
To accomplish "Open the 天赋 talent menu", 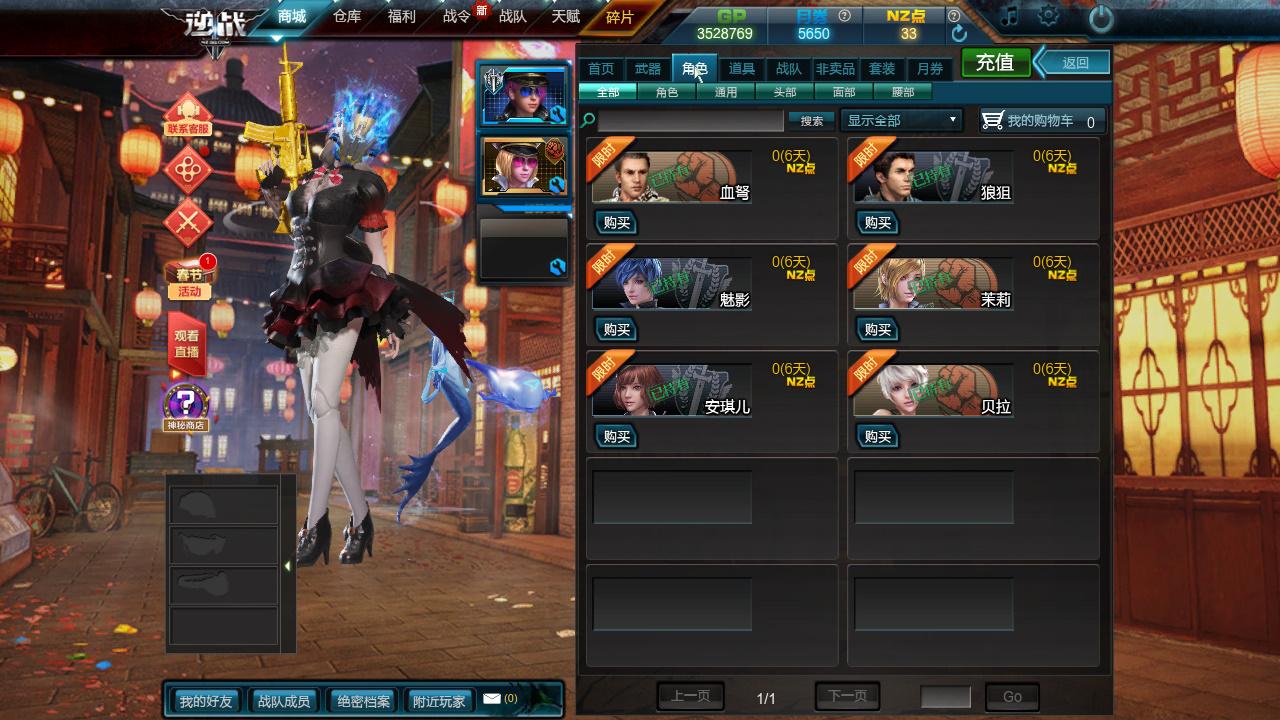I will coord(565,16).
